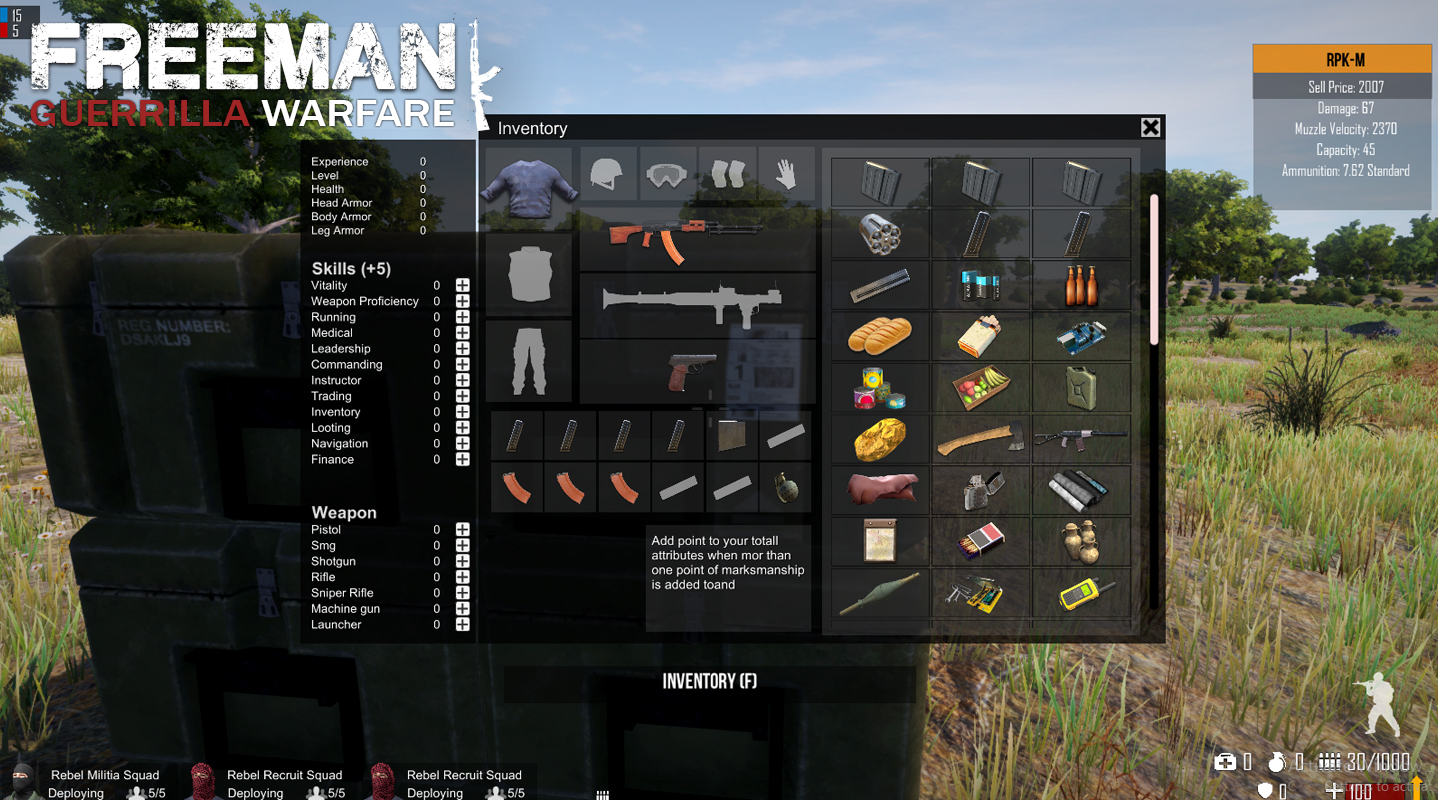Image resolution: width=1438 pixels, height=800 pixels.
Task: Select the axe item in the stash
Action: (x=980, y=438)
